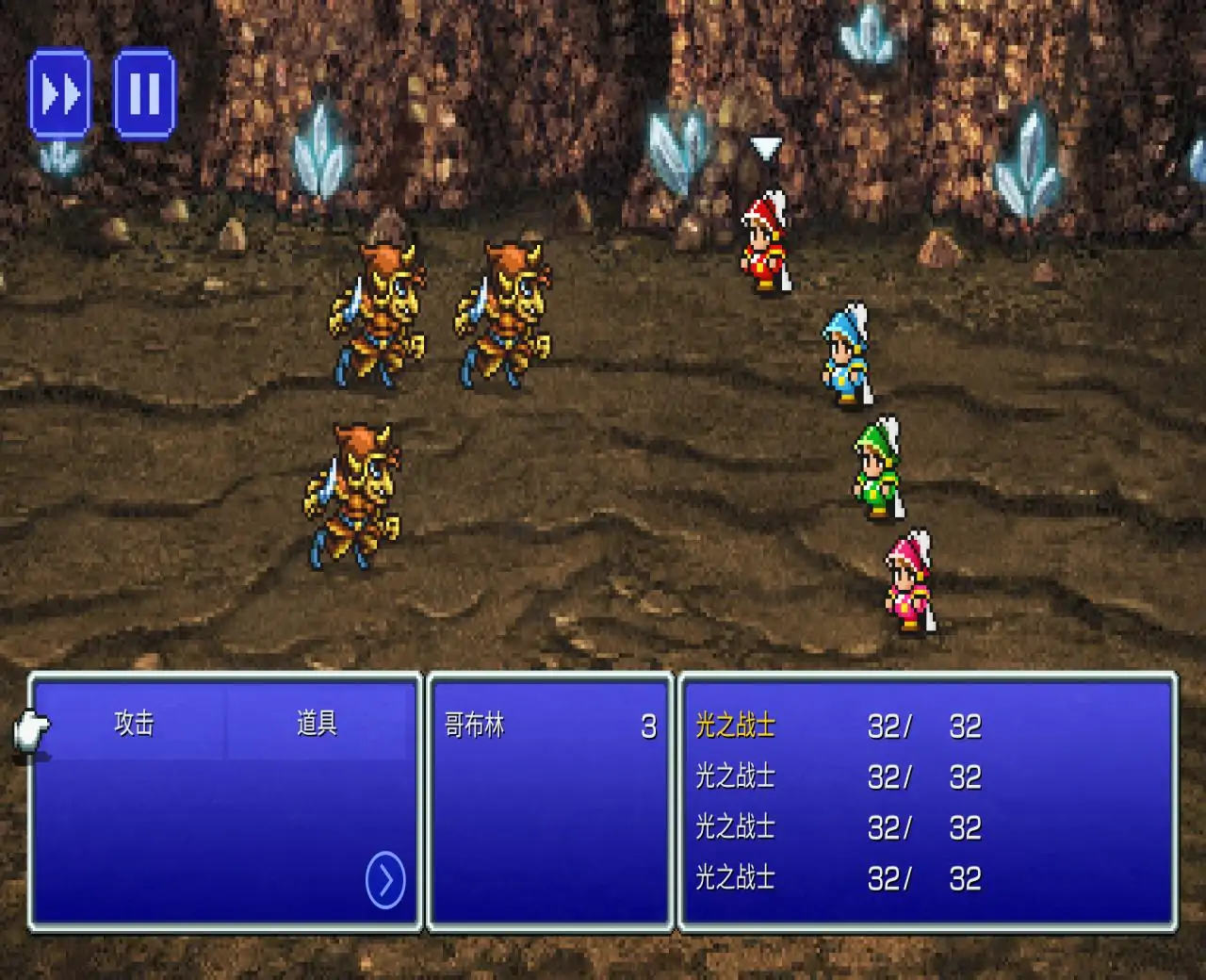Image resolution: width=1206 pixels, height=980 pixels.
Task: Pause the battle with the pause button
Action: [144, 94]
